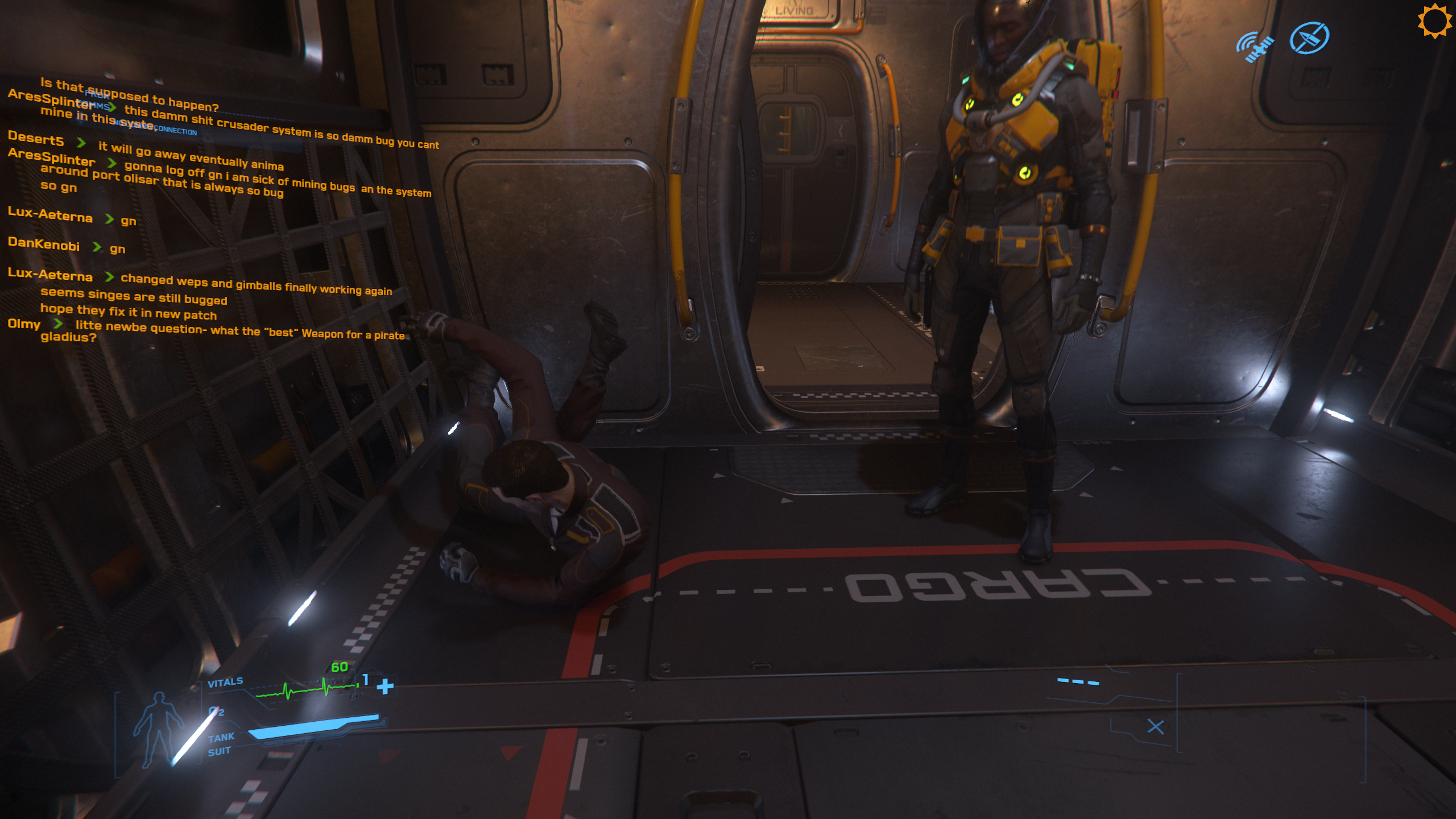Click the orange sun icon
This screenshot has height=819, width=1456.
(x=1434, y=21)
